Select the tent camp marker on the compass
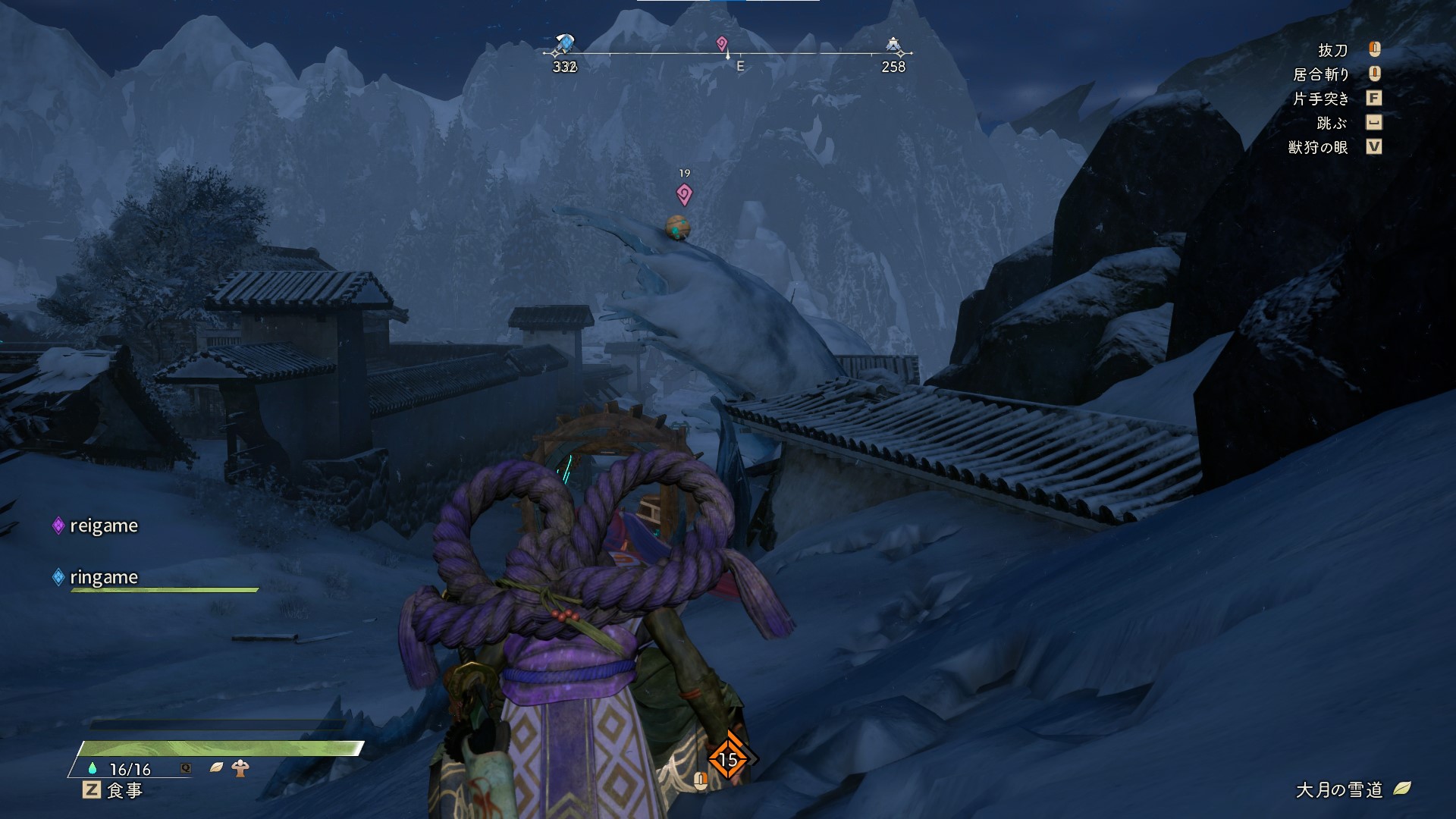1456x819 pixels. pyautogui.click(x=893, y=45)
